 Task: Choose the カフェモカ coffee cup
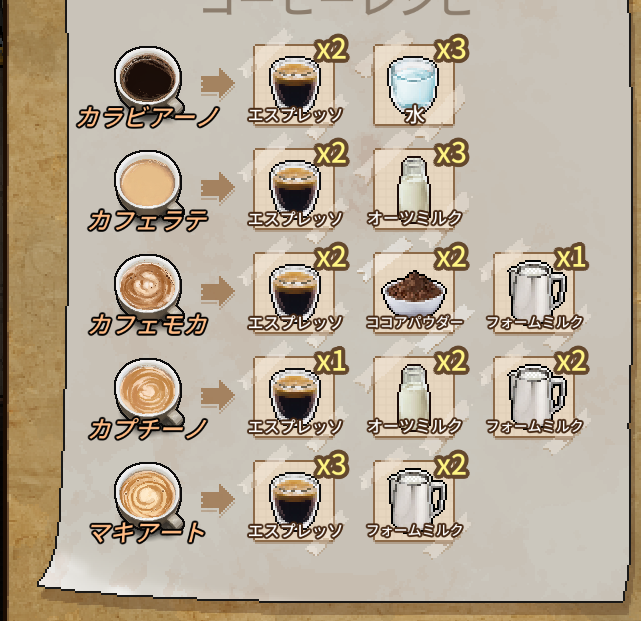(x=149, y=285)
